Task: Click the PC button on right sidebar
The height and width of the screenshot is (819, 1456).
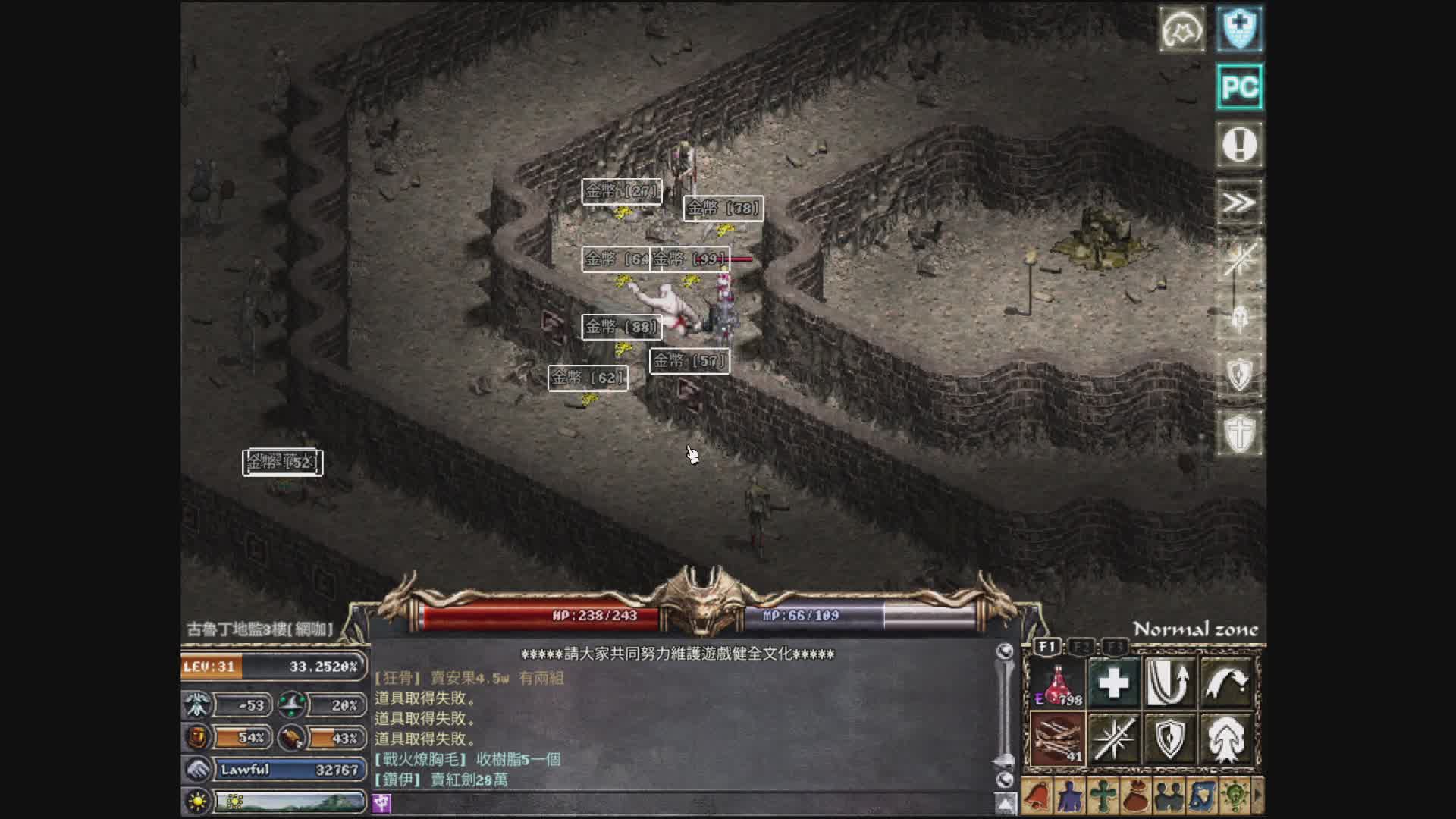Action: pyautogui.click(x=1240, y=87)
